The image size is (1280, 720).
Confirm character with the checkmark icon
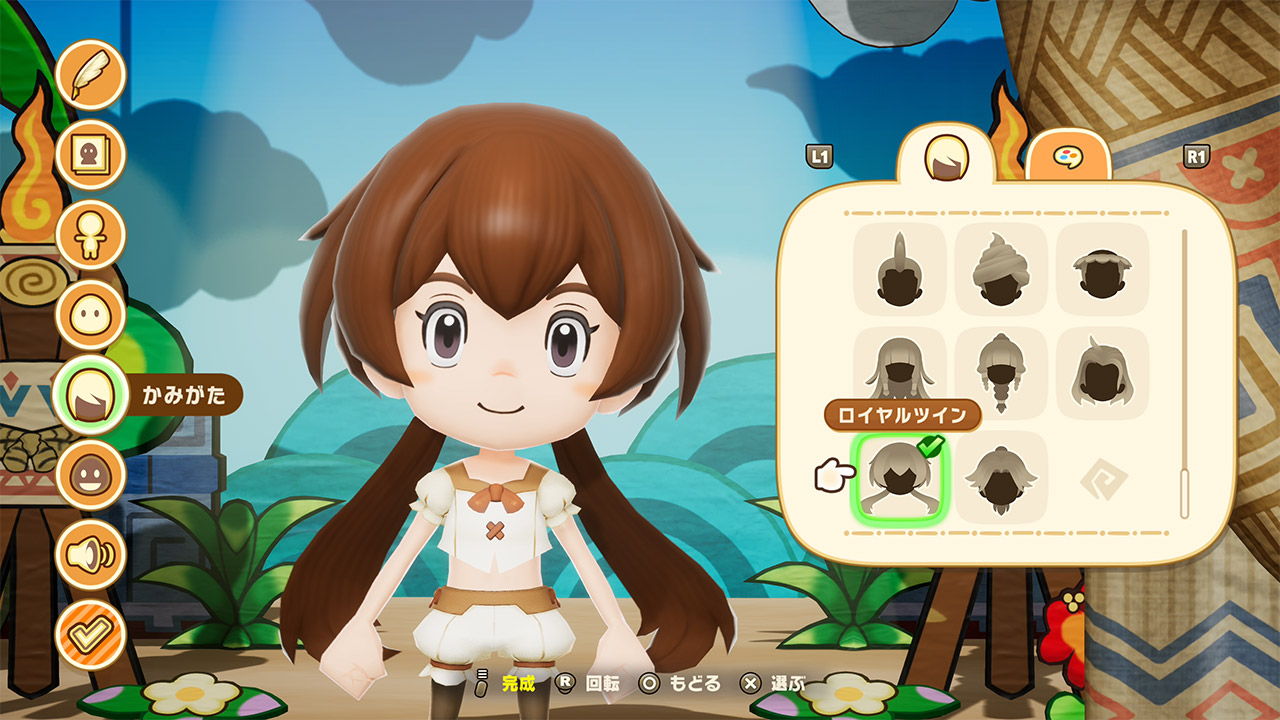[90, 634]
